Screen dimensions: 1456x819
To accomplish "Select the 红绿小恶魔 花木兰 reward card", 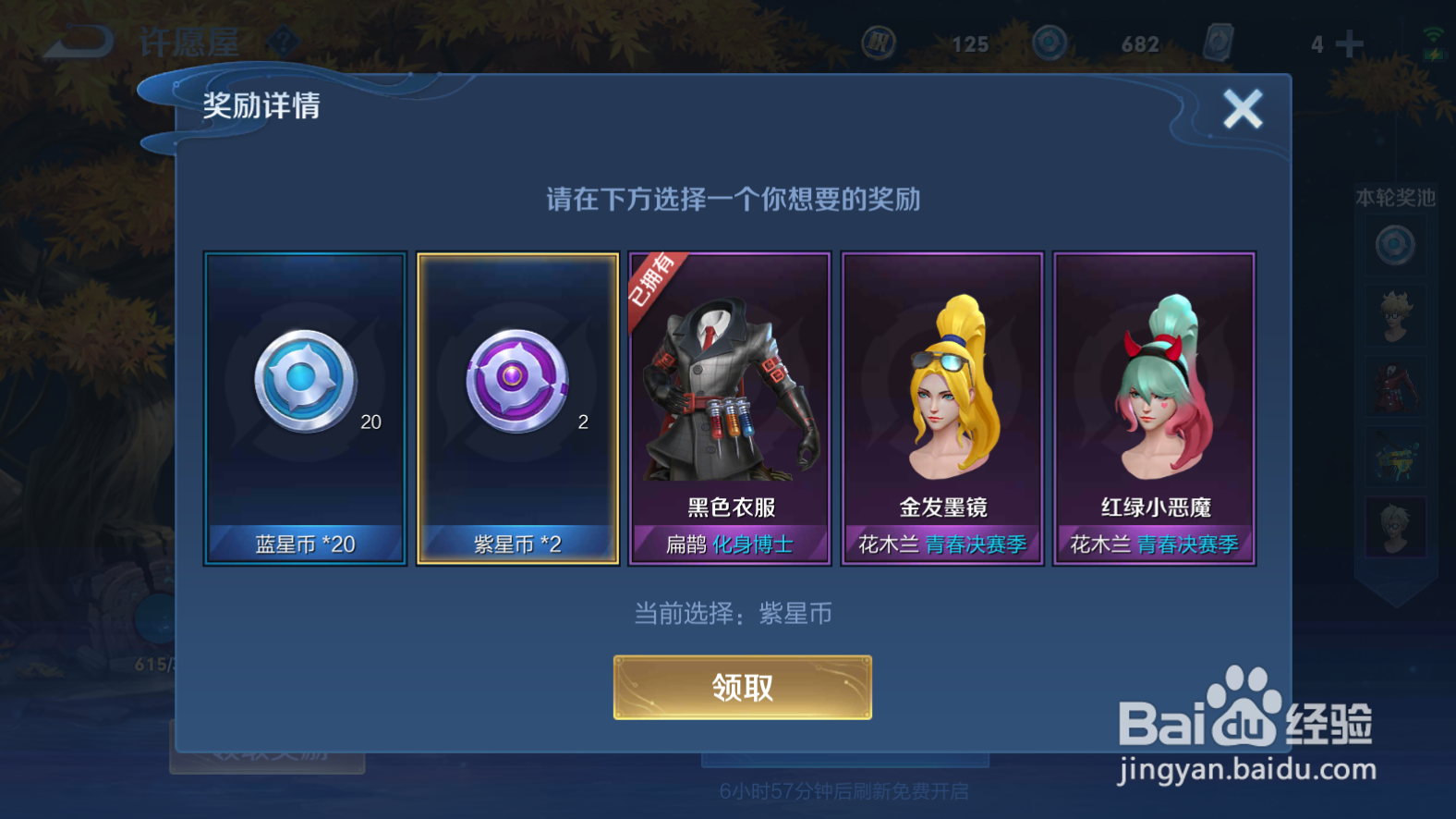I will click(1154, 407).
